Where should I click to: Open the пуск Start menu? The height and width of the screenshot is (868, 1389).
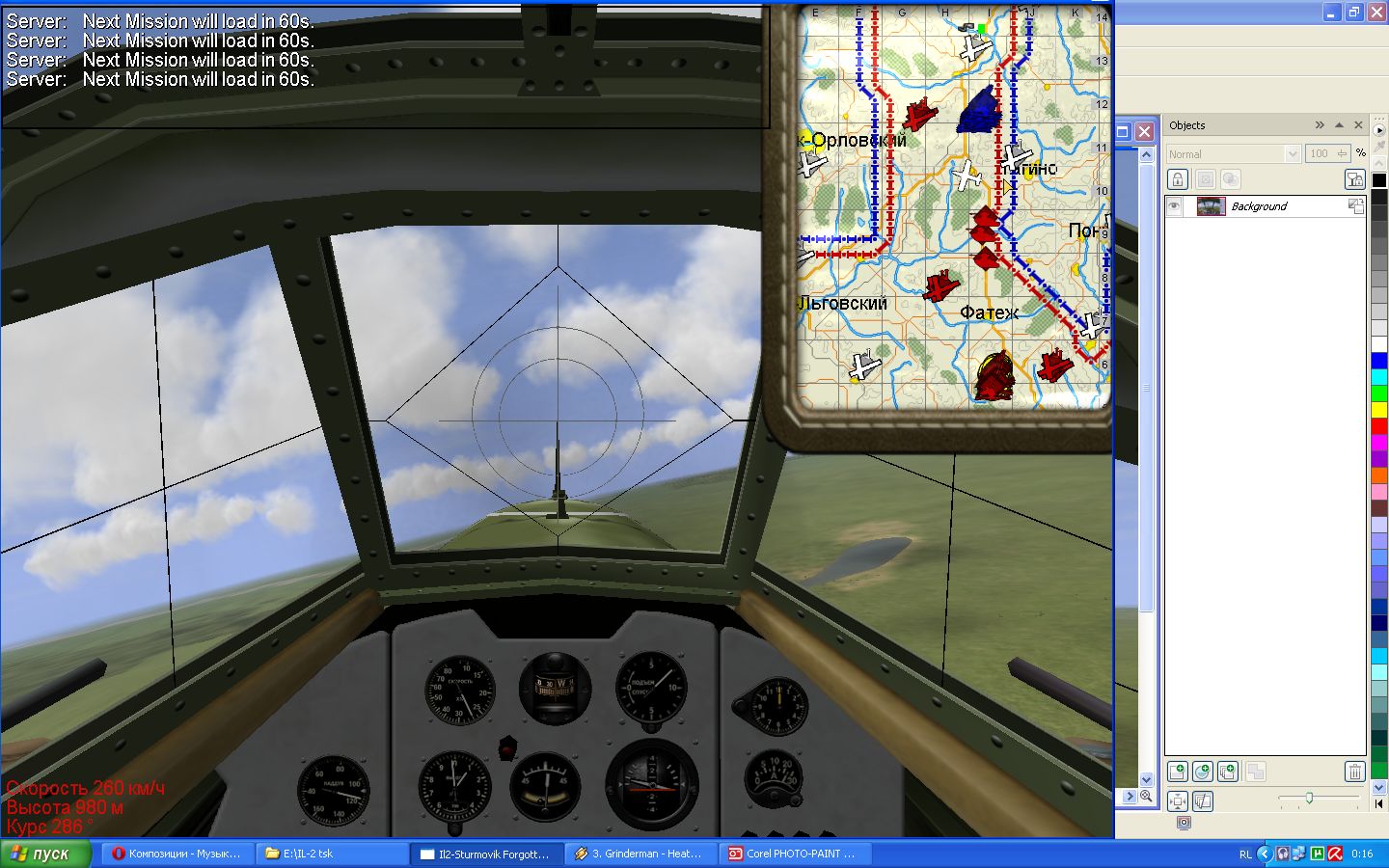point(44,854)
